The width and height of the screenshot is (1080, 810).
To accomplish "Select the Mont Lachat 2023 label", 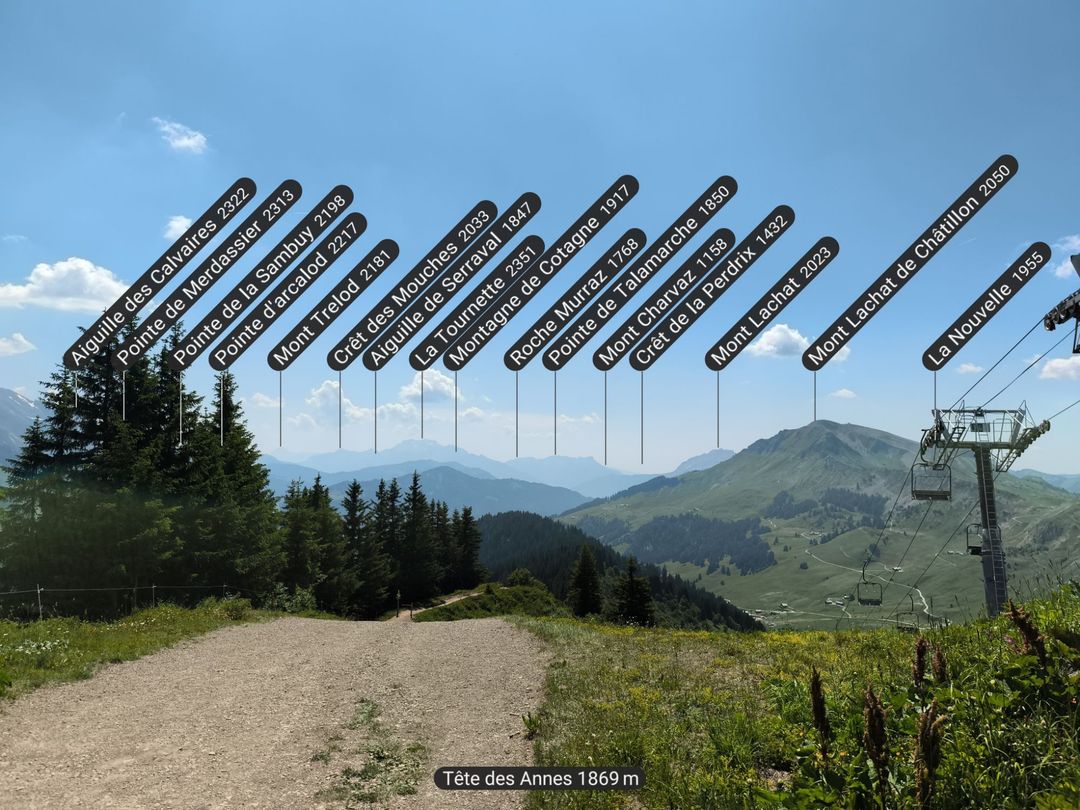I will pyautogui.click(x=772, y=303).
